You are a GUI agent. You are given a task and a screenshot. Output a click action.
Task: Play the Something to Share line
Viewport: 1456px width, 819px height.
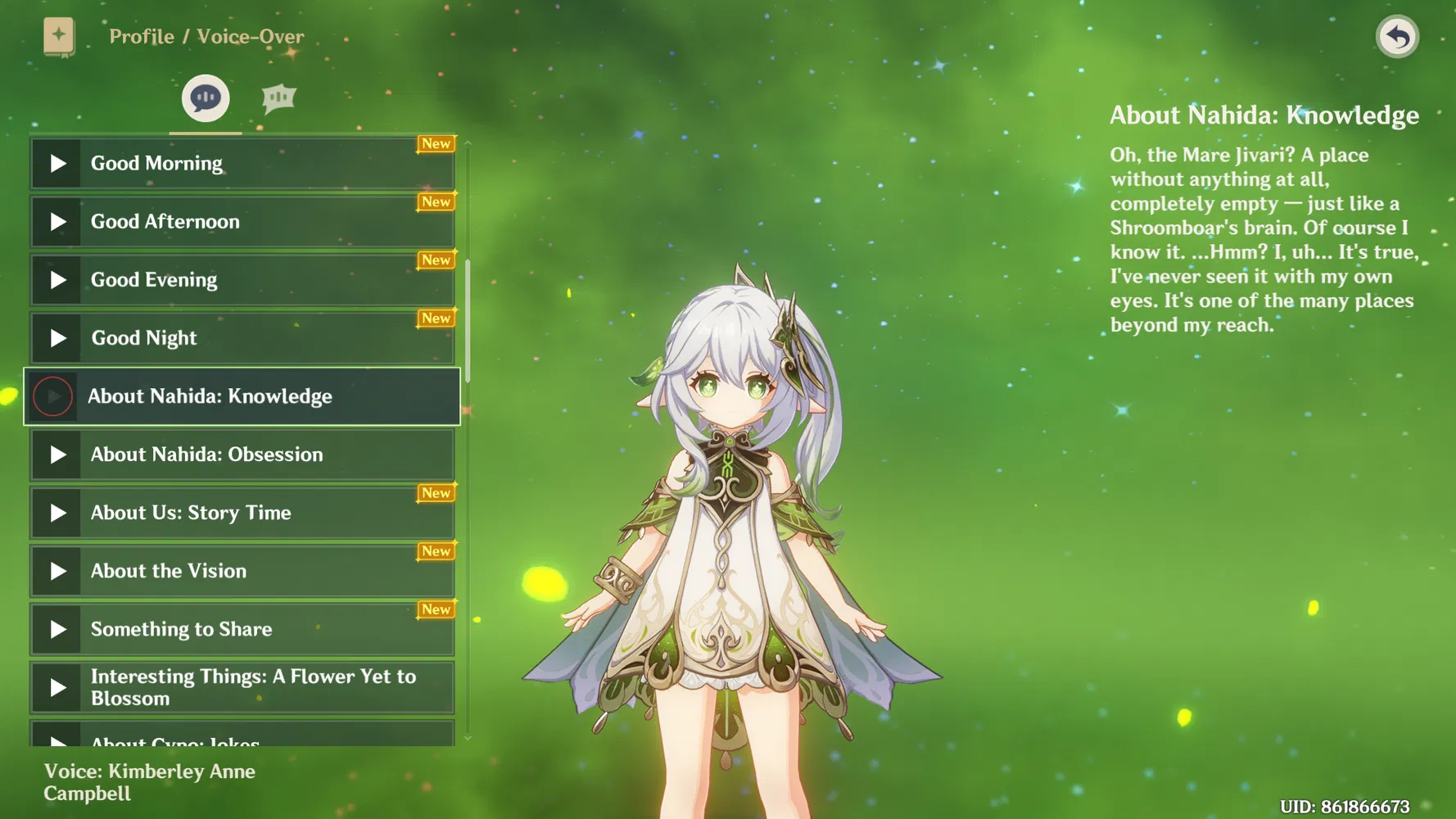tap(57, 629)
